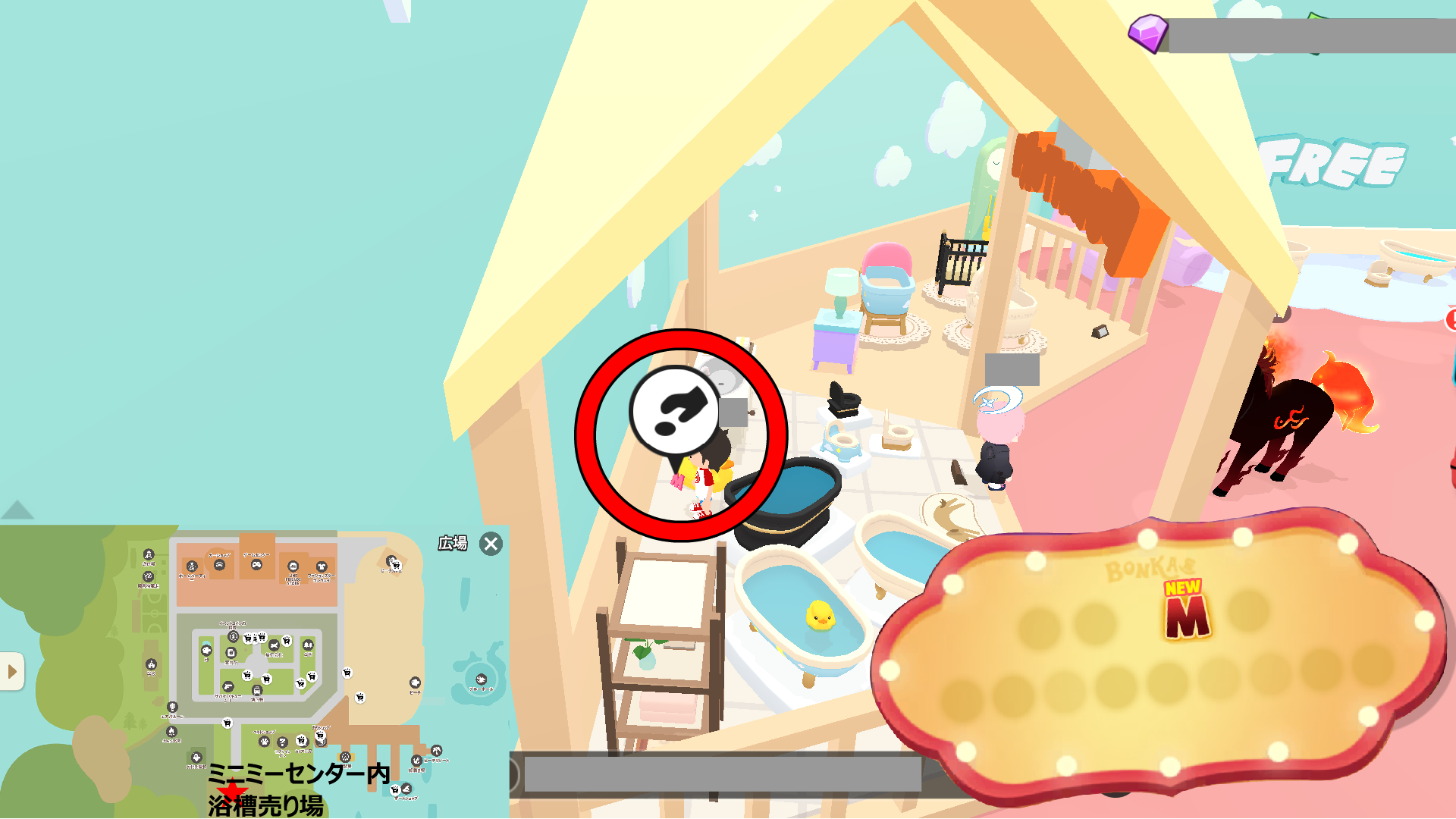
Task: Pick the hot air balloon map marker
Action: pyautogui.click(x=172, y=708)
